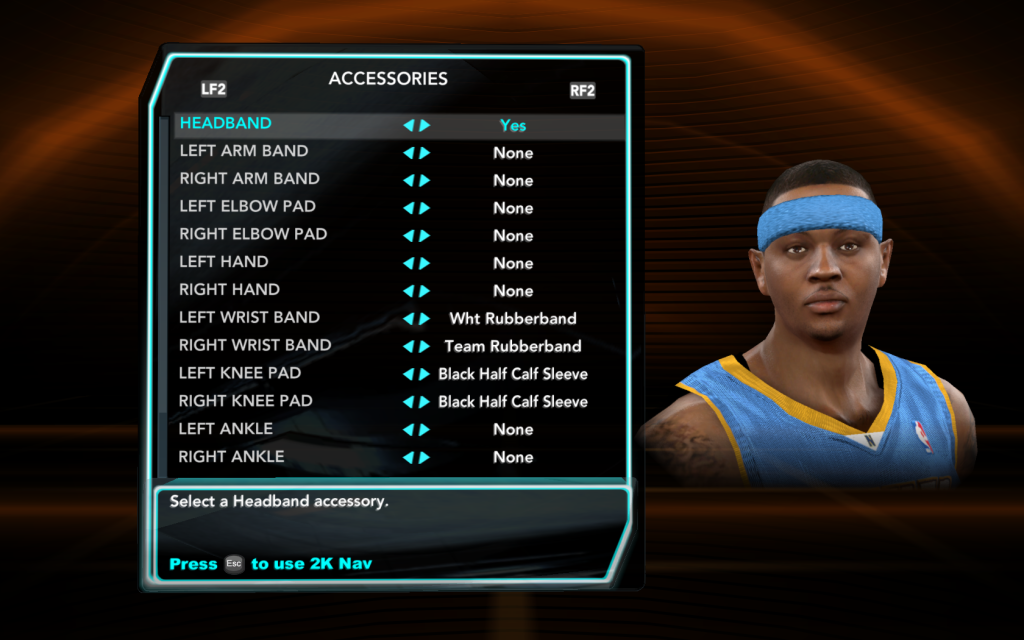Click the left arrow beside Left Arm Band
The height and width of the screenshot is (640, 1024).
408,153
